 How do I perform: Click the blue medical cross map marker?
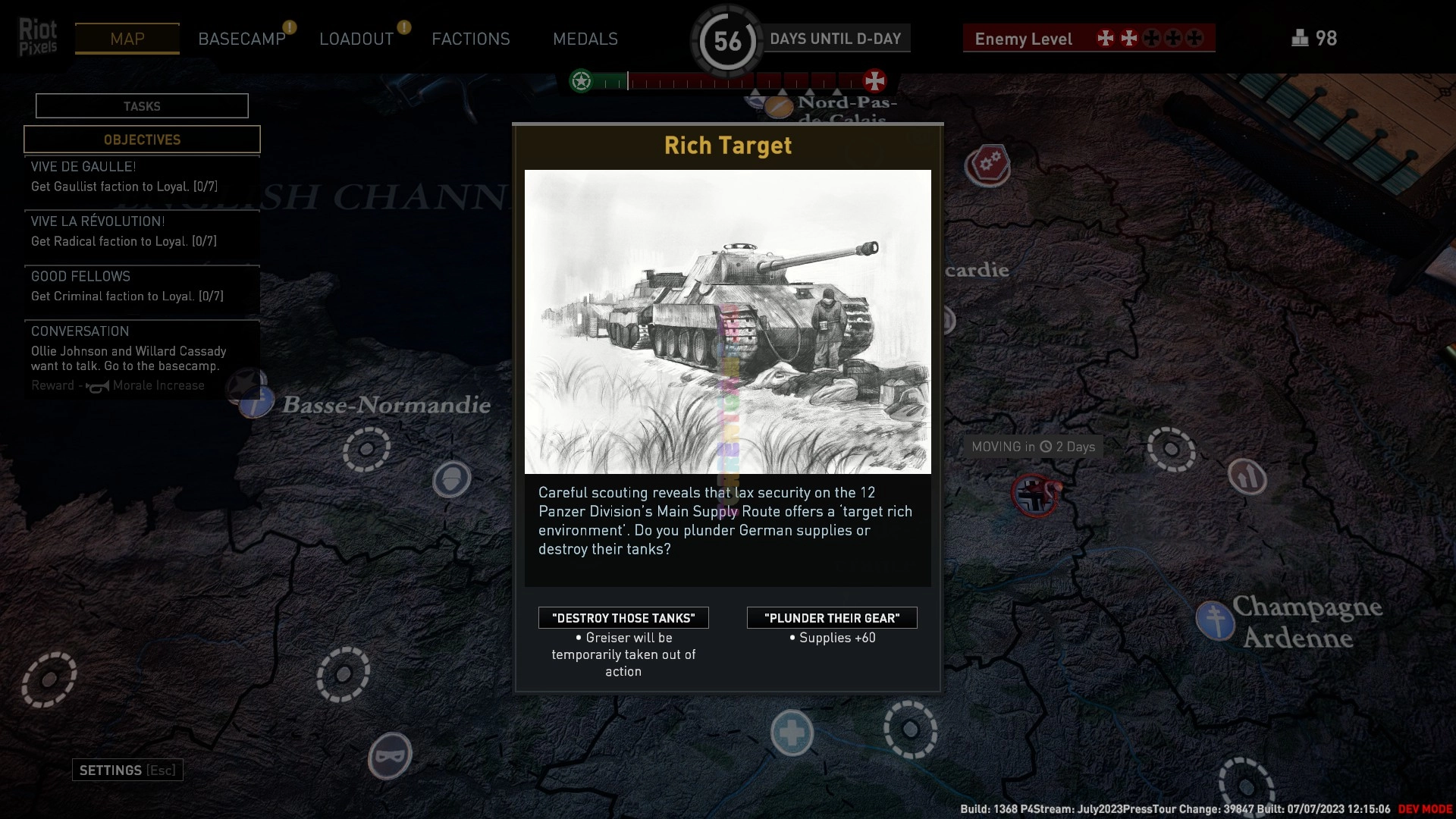[x=792, y=733]
